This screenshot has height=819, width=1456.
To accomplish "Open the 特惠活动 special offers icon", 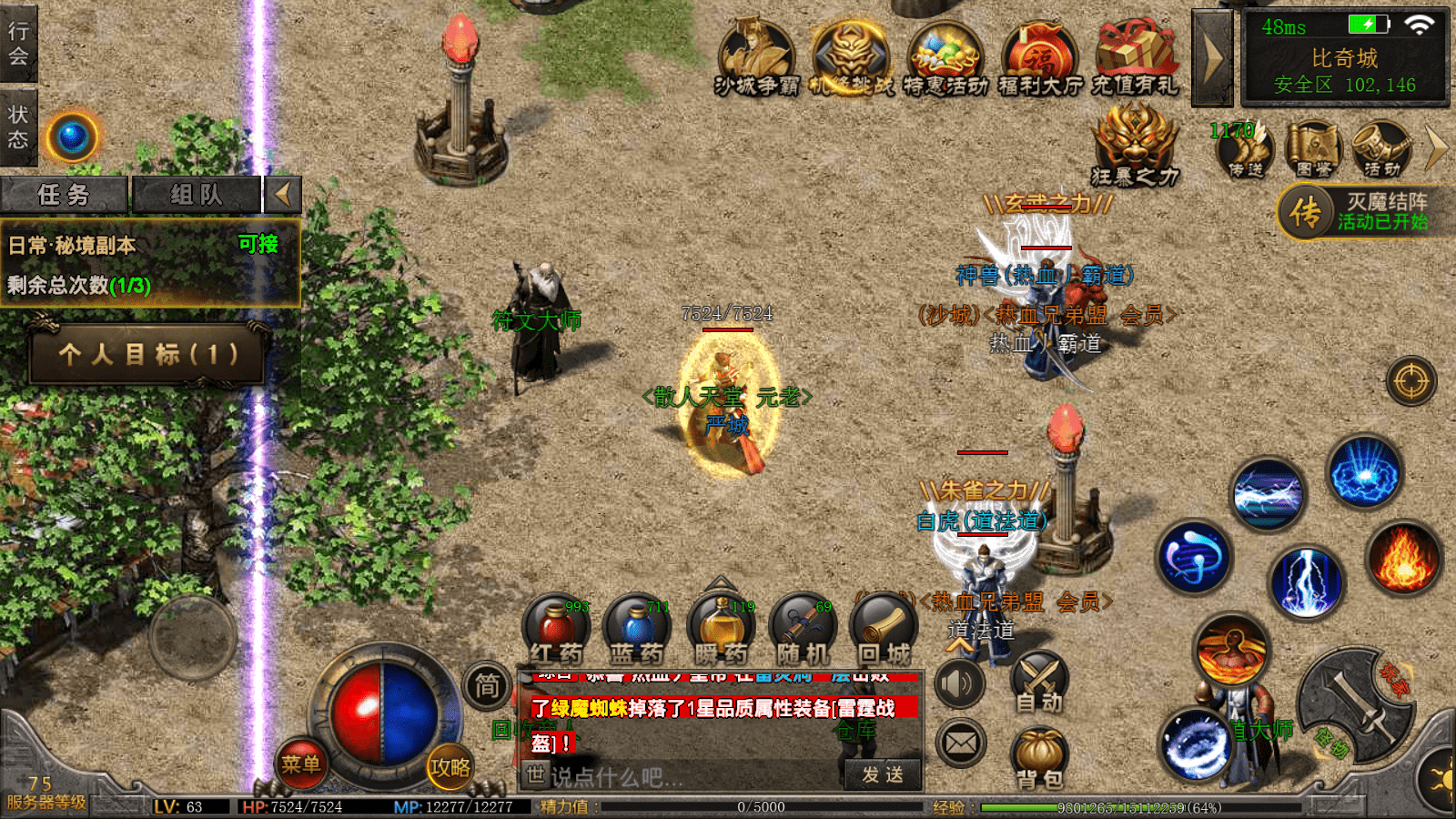I will pyautogui.click(x=945, y=58).
